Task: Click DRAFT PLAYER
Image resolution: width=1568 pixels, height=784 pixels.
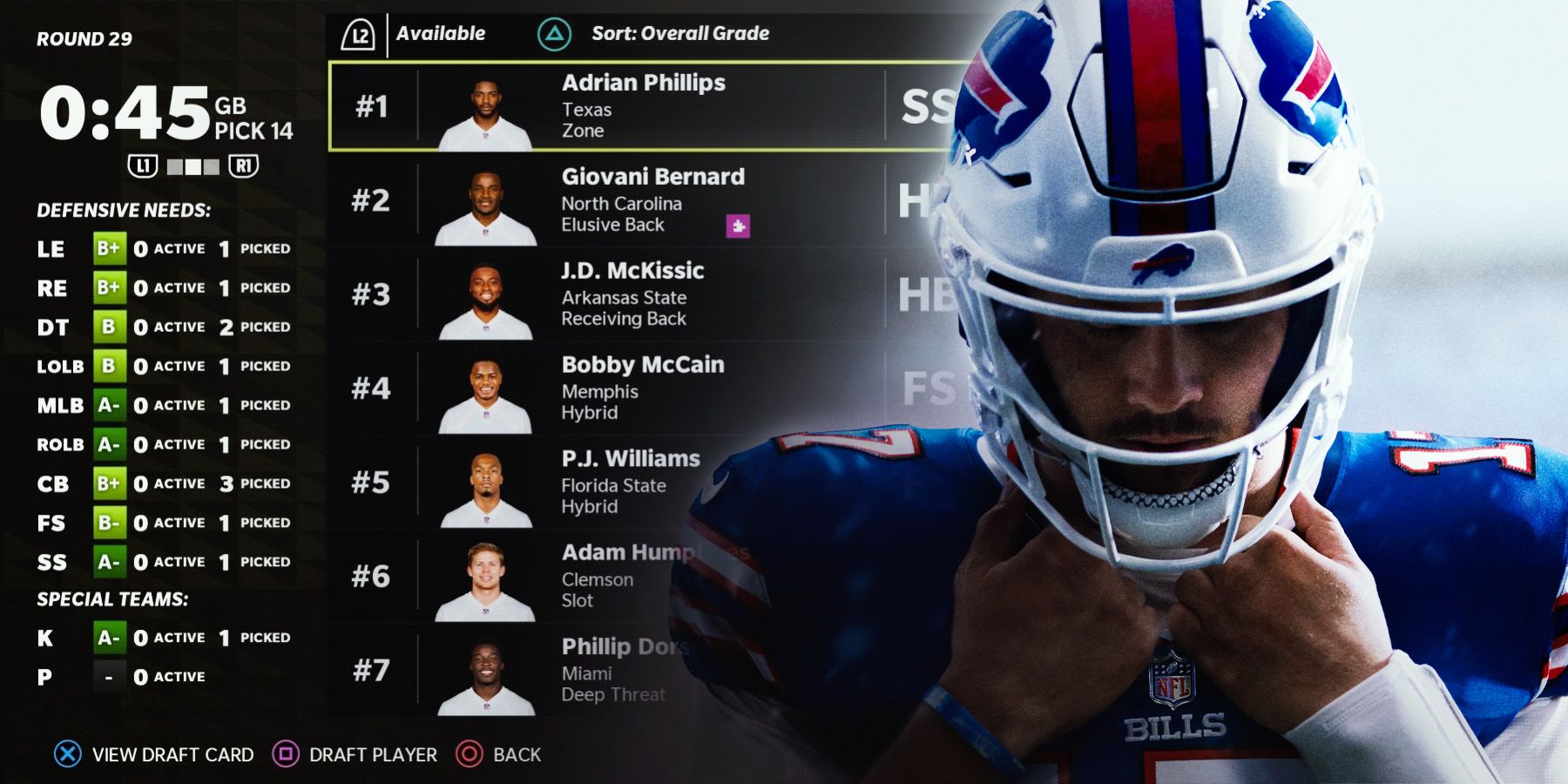Action: coord(372,754)
